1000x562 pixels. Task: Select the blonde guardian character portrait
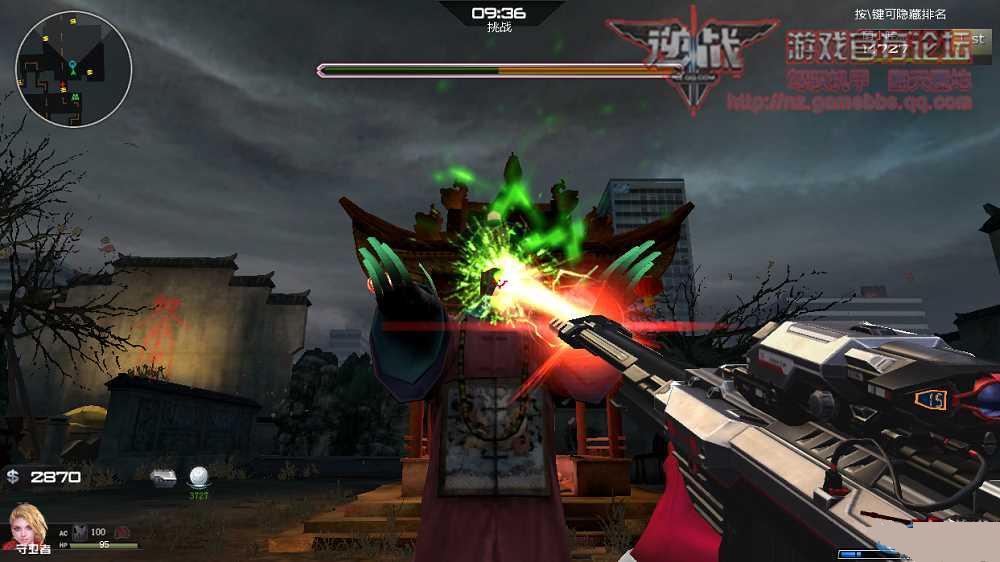(x=27, y=521)
